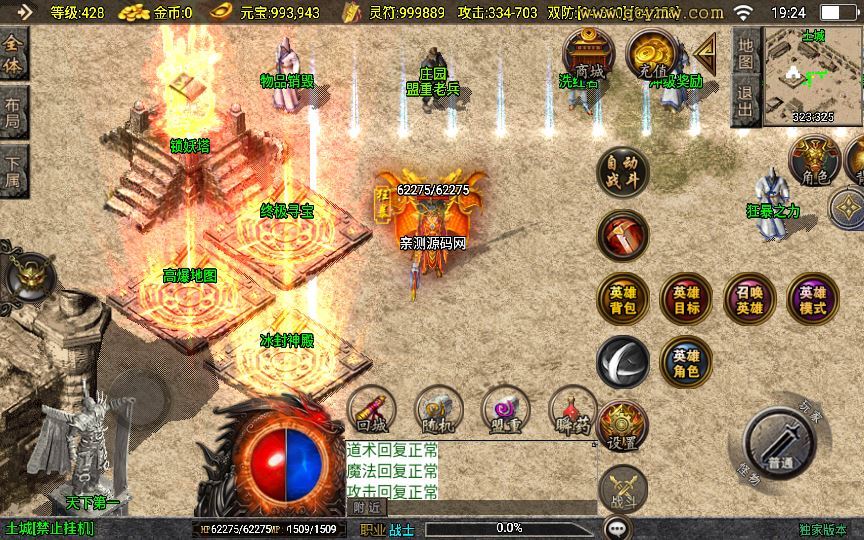Select the 全体 tab
The image size is (864, 540).
[14, 53]
